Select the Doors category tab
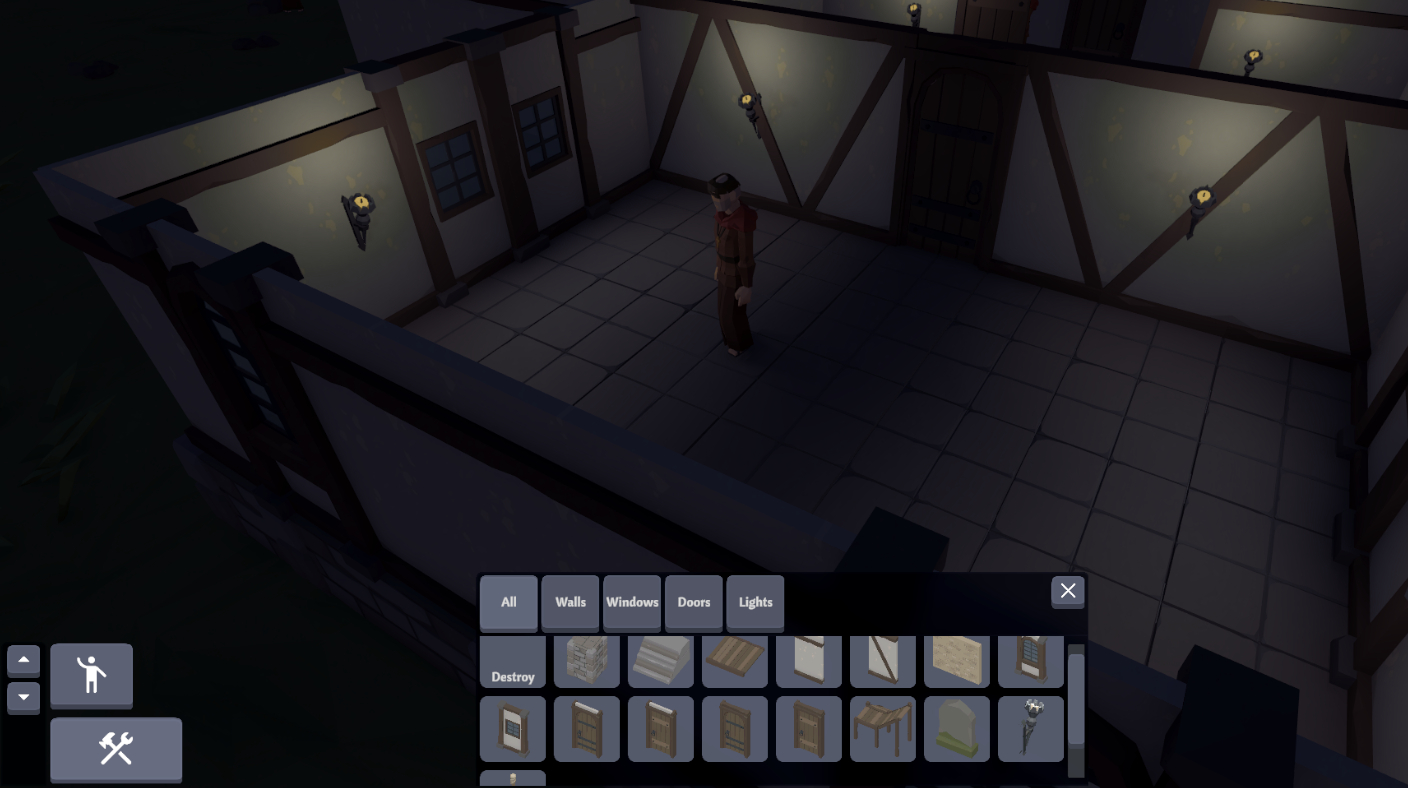The width and height of the screenshot is (1408, 788). 694,602
